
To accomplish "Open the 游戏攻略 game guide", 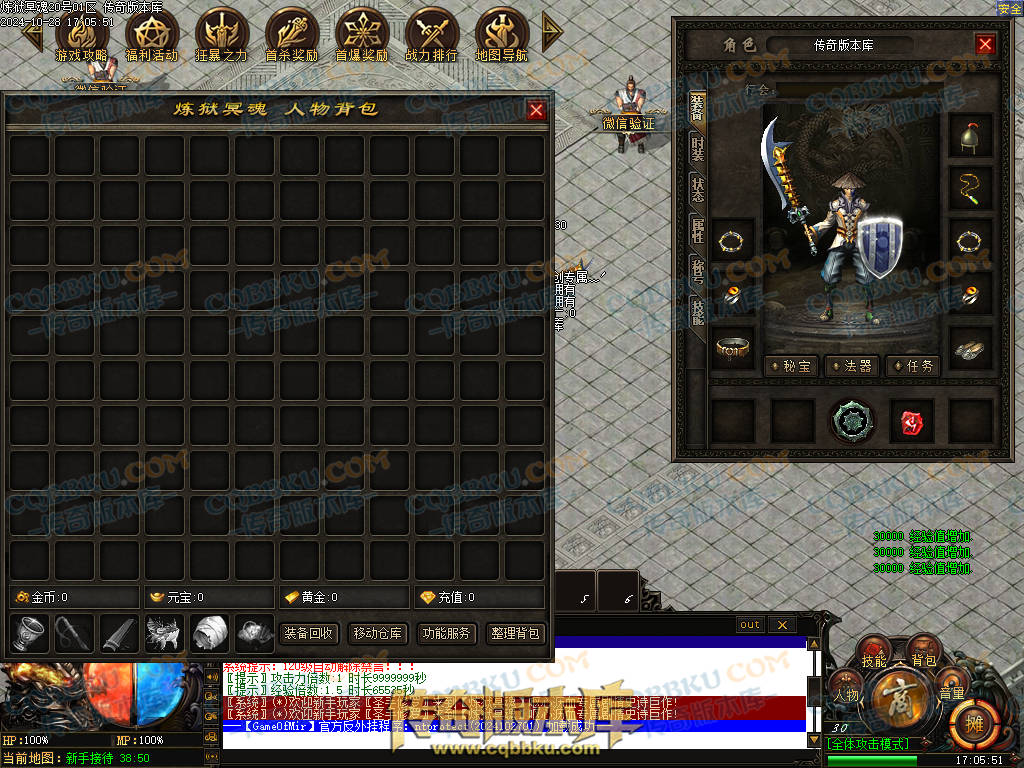I will (x=82, y=36).
